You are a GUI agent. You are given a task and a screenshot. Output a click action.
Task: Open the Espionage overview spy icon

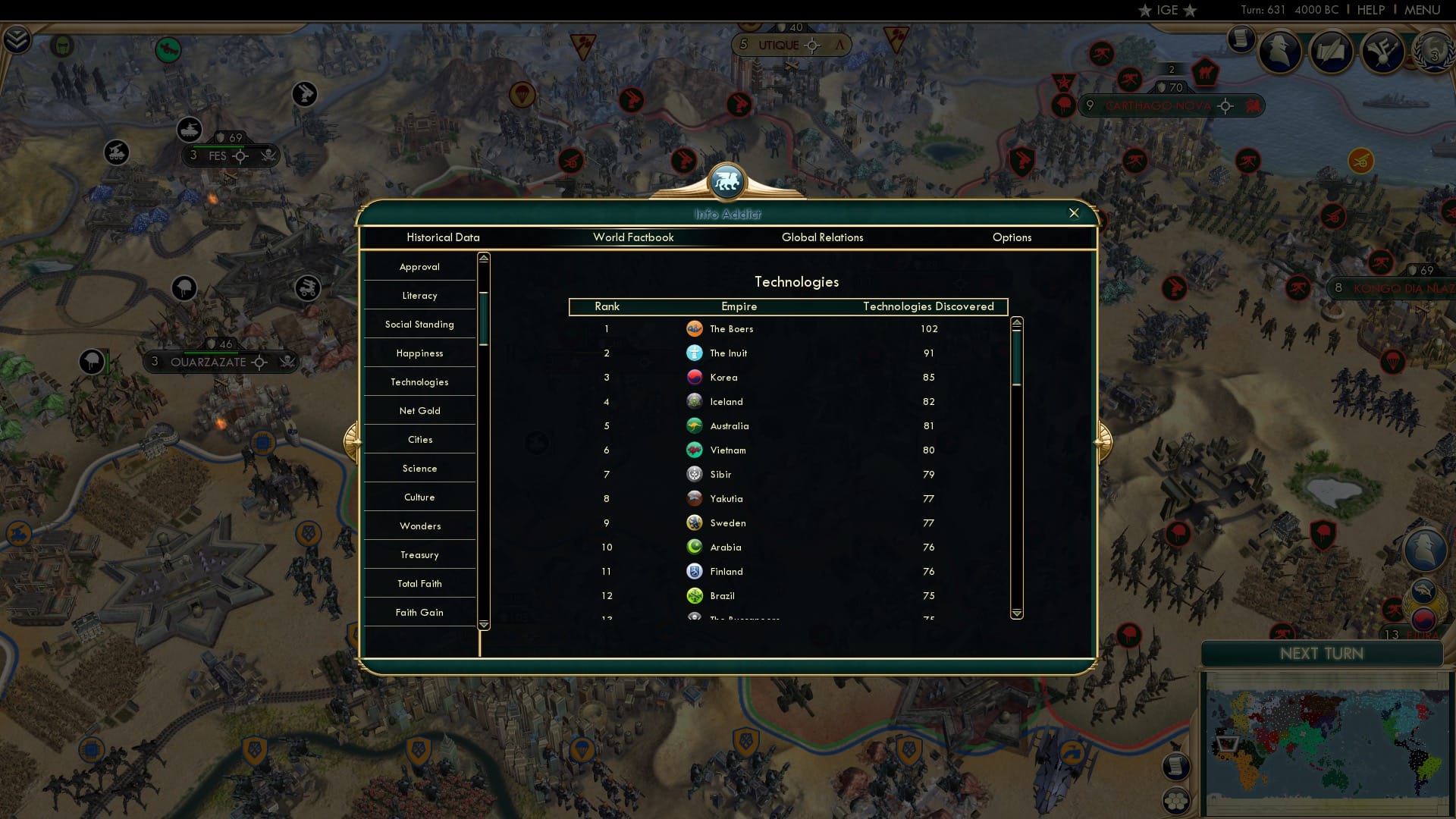1280,52
